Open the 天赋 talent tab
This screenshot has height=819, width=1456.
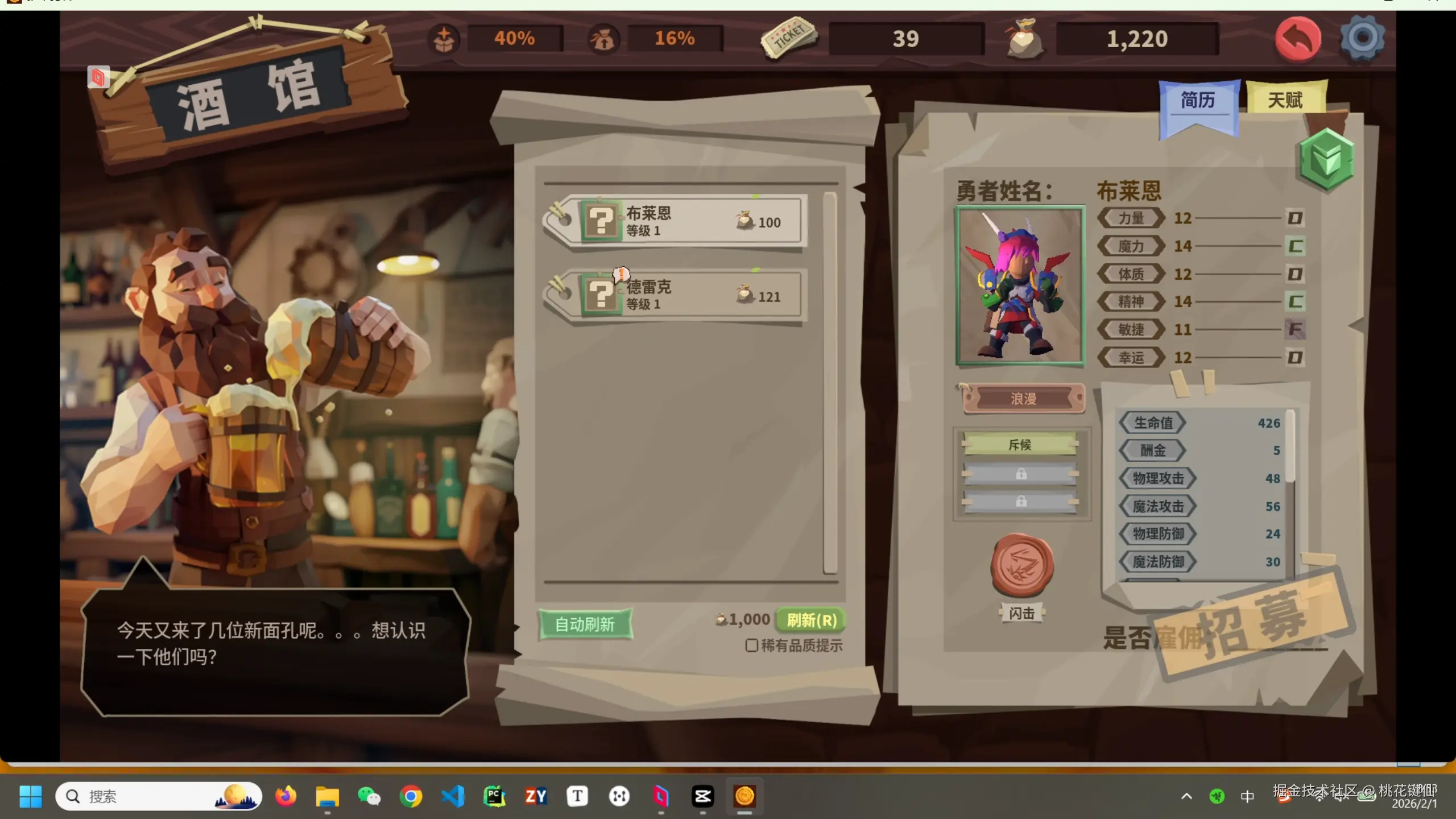tap(1285, 100)
